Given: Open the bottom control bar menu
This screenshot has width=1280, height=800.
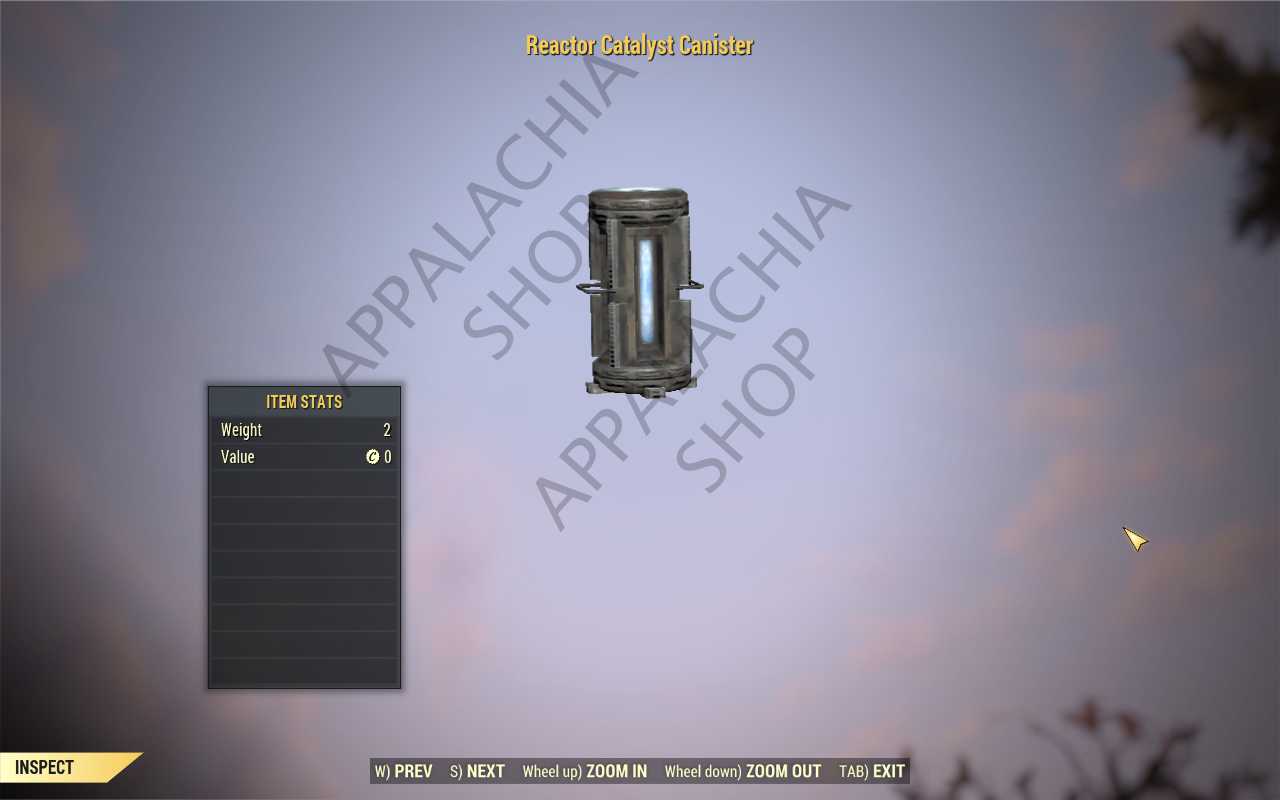Looking at the screenshot, I should coord(639,771).
